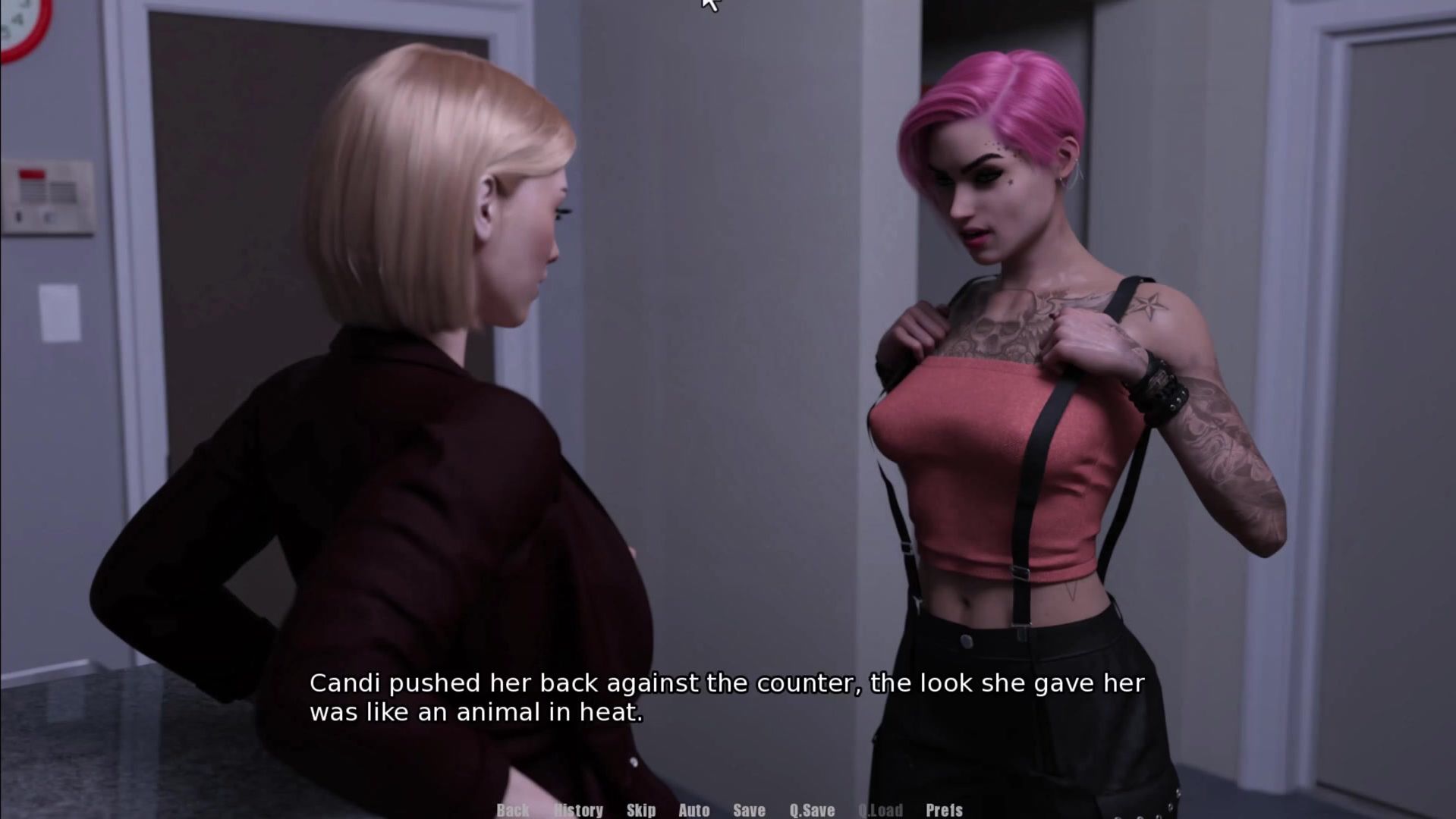Go back one line with Back
This screenshot has width=1456, height=819.
coord(513,810)
